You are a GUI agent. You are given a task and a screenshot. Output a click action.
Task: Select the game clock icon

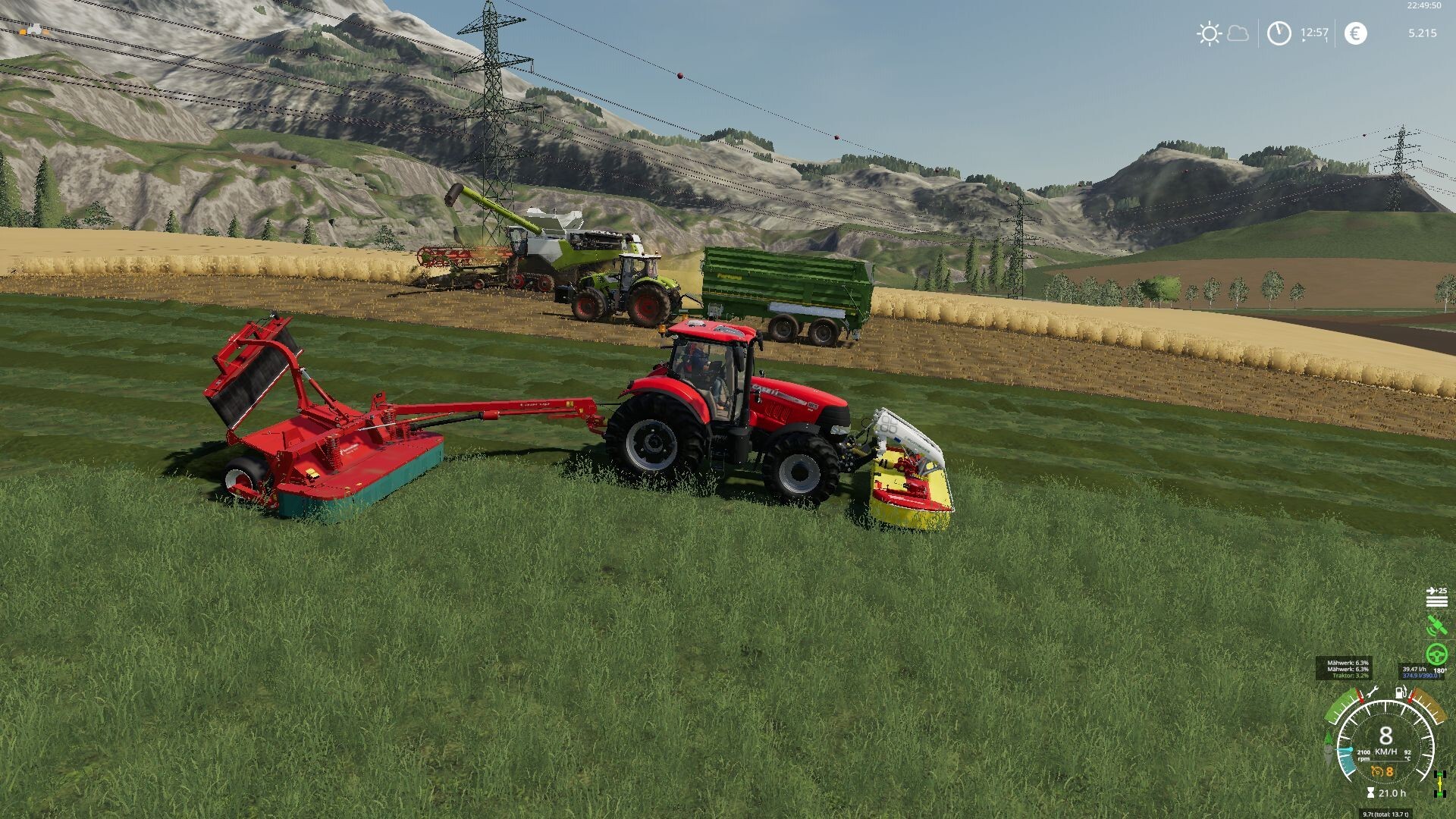point(1279,33)
